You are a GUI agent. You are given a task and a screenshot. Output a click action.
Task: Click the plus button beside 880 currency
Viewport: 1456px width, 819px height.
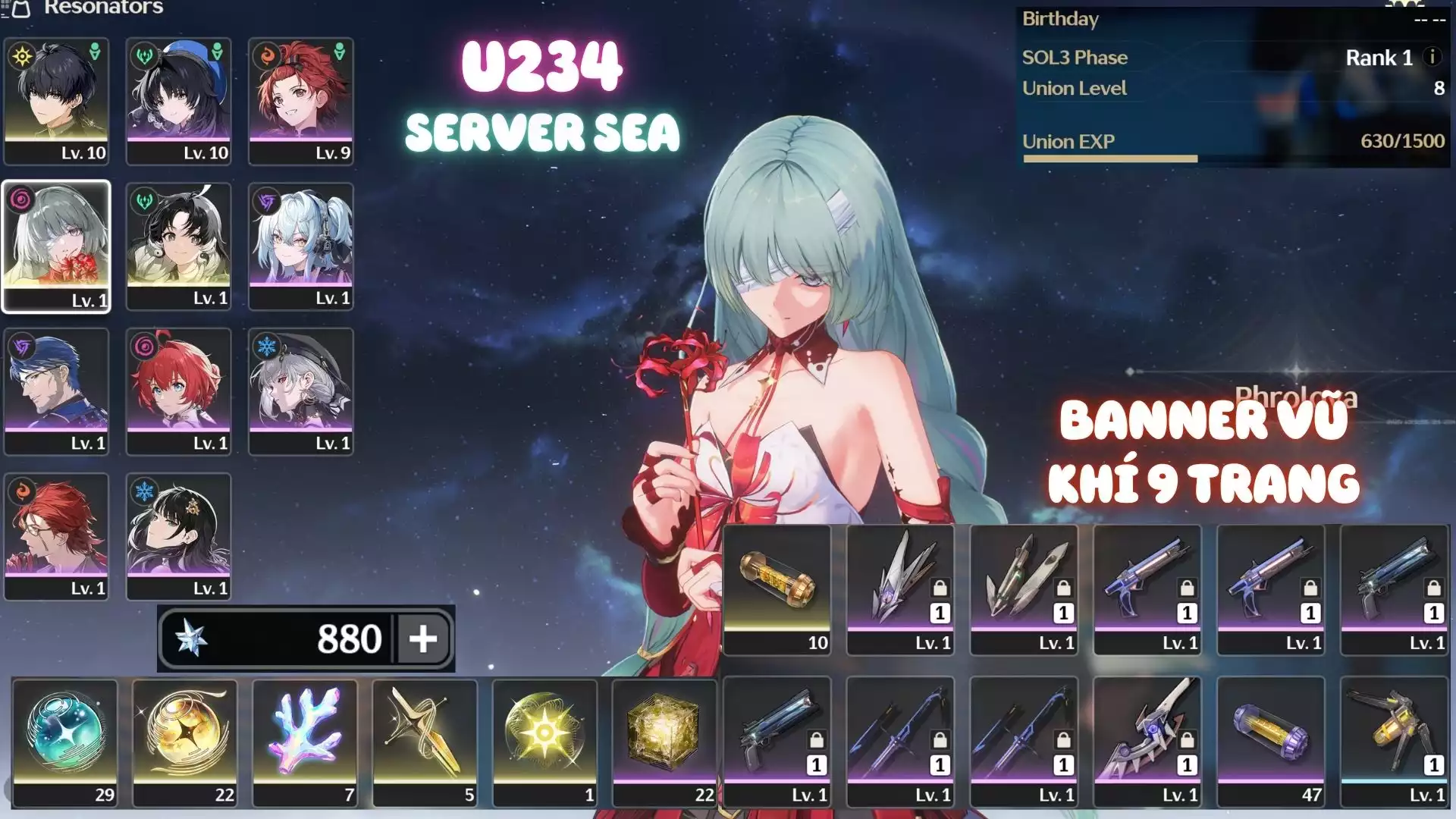423,639
